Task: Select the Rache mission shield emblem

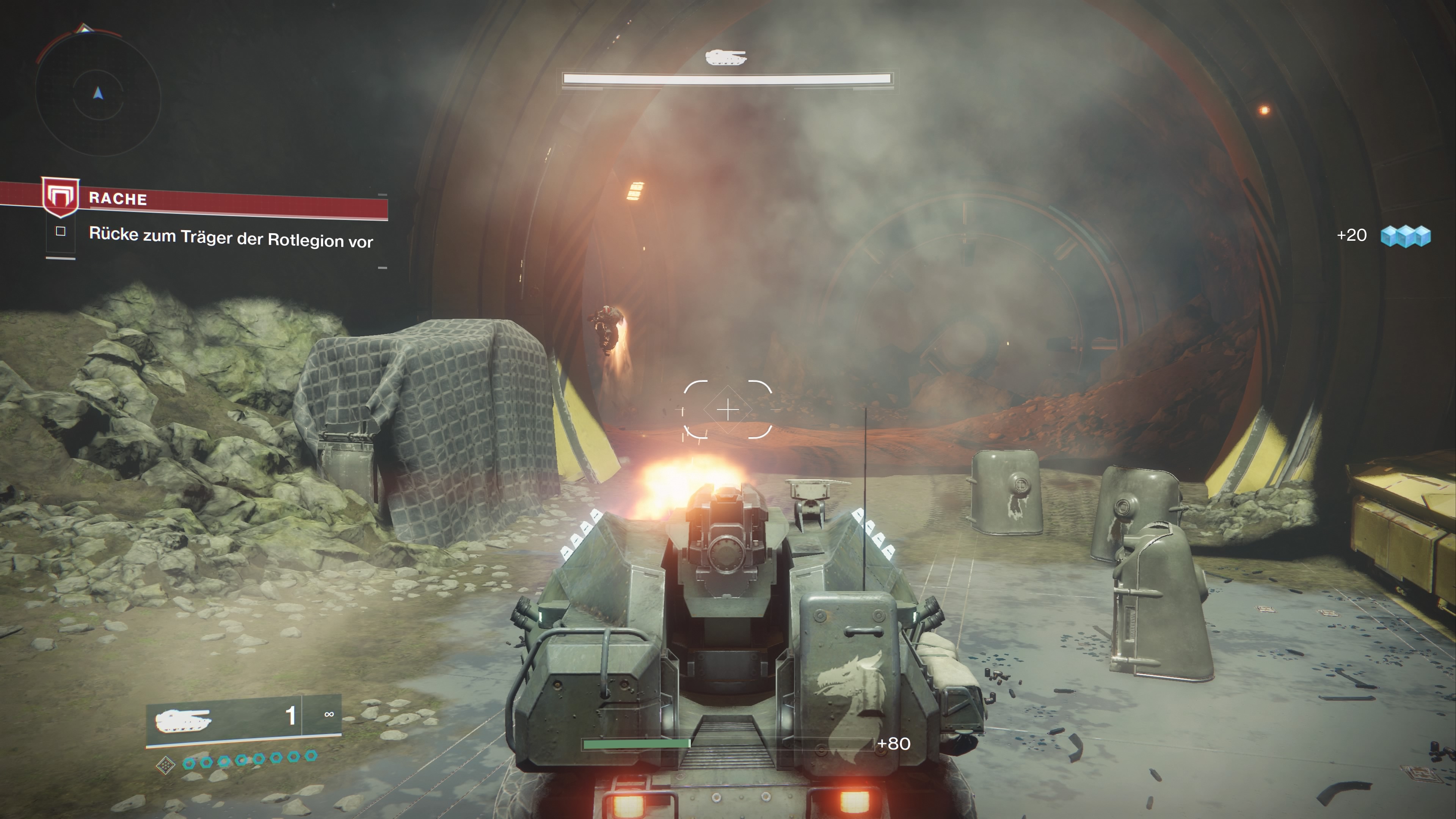Action: pos(61,197)
